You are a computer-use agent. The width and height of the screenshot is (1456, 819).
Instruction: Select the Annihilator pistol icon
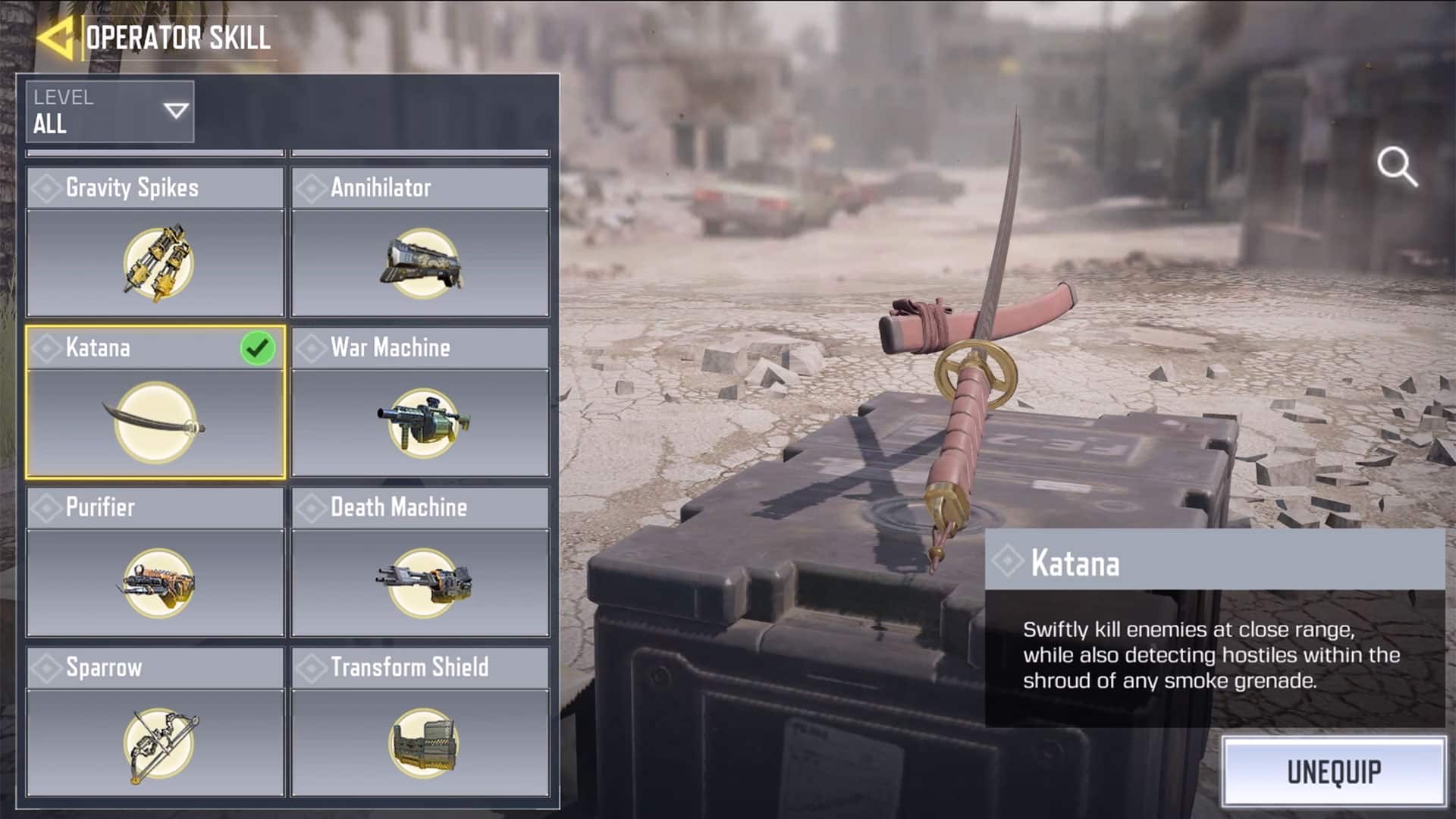point(422,262)
